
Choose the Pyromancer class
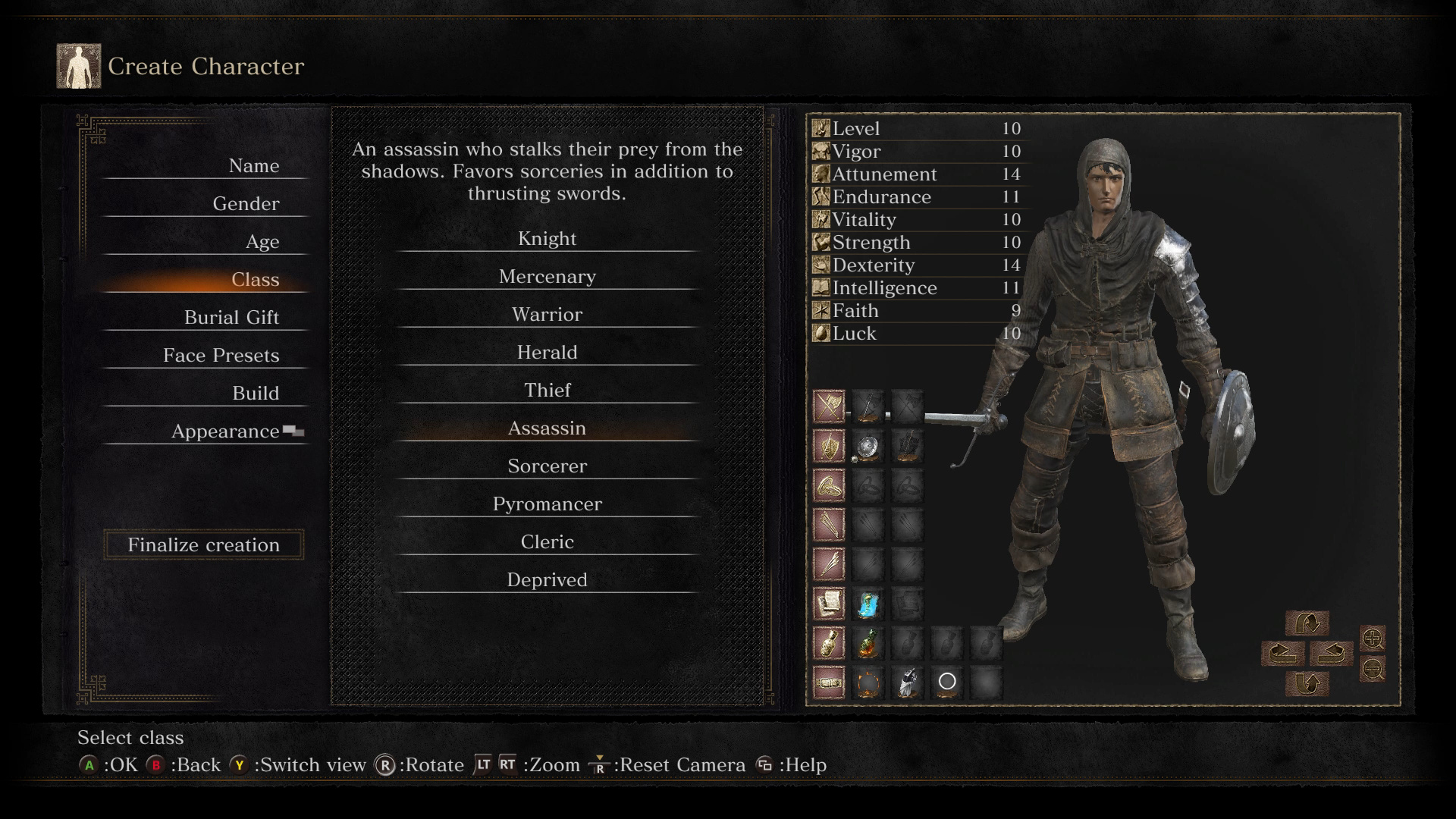click(x=547, y=504)
